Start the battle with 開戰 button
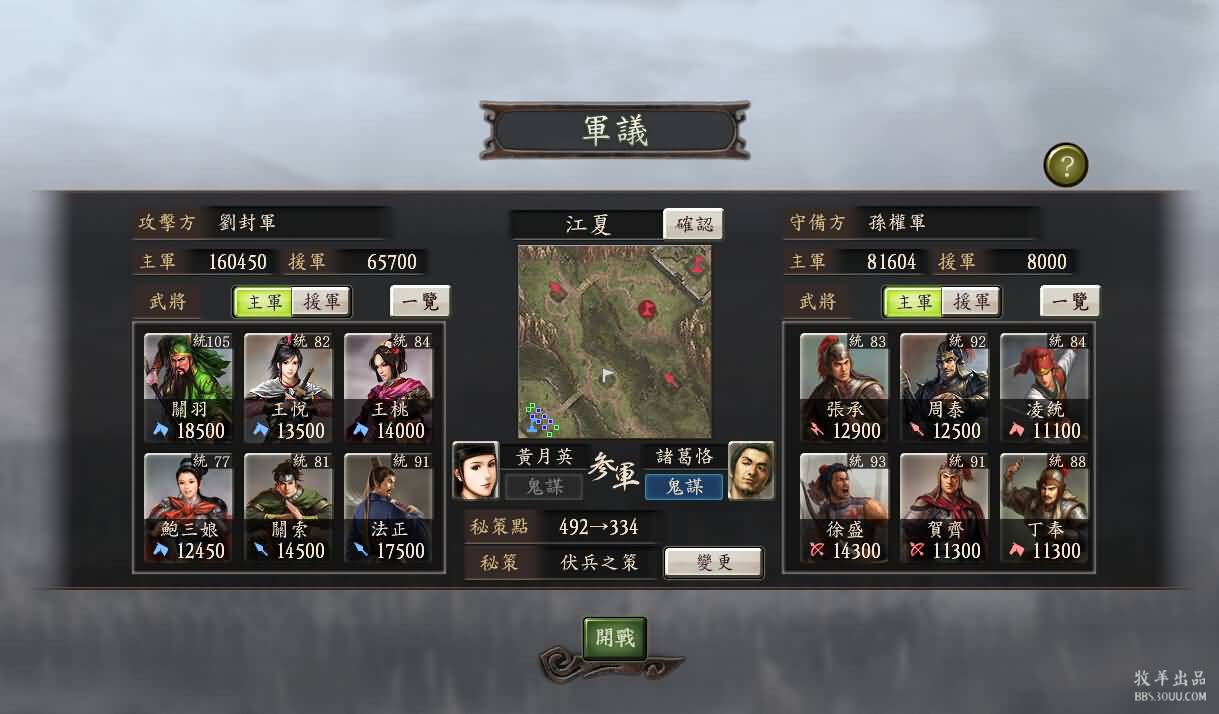 [x=615, y=638]
